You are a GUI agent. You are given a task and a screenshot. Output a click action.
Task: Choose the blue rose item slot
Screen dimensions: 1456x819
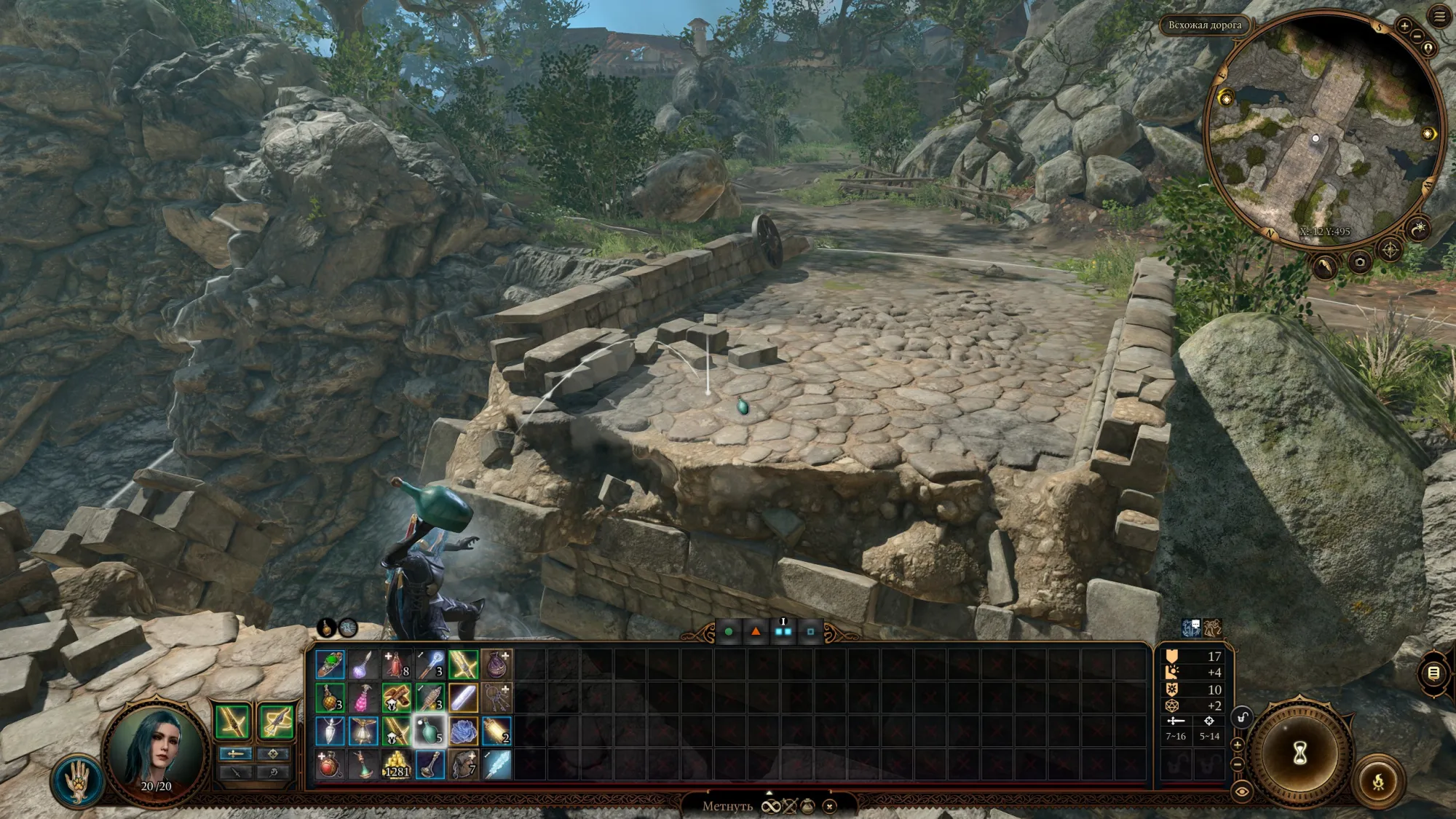click(463, 731)
